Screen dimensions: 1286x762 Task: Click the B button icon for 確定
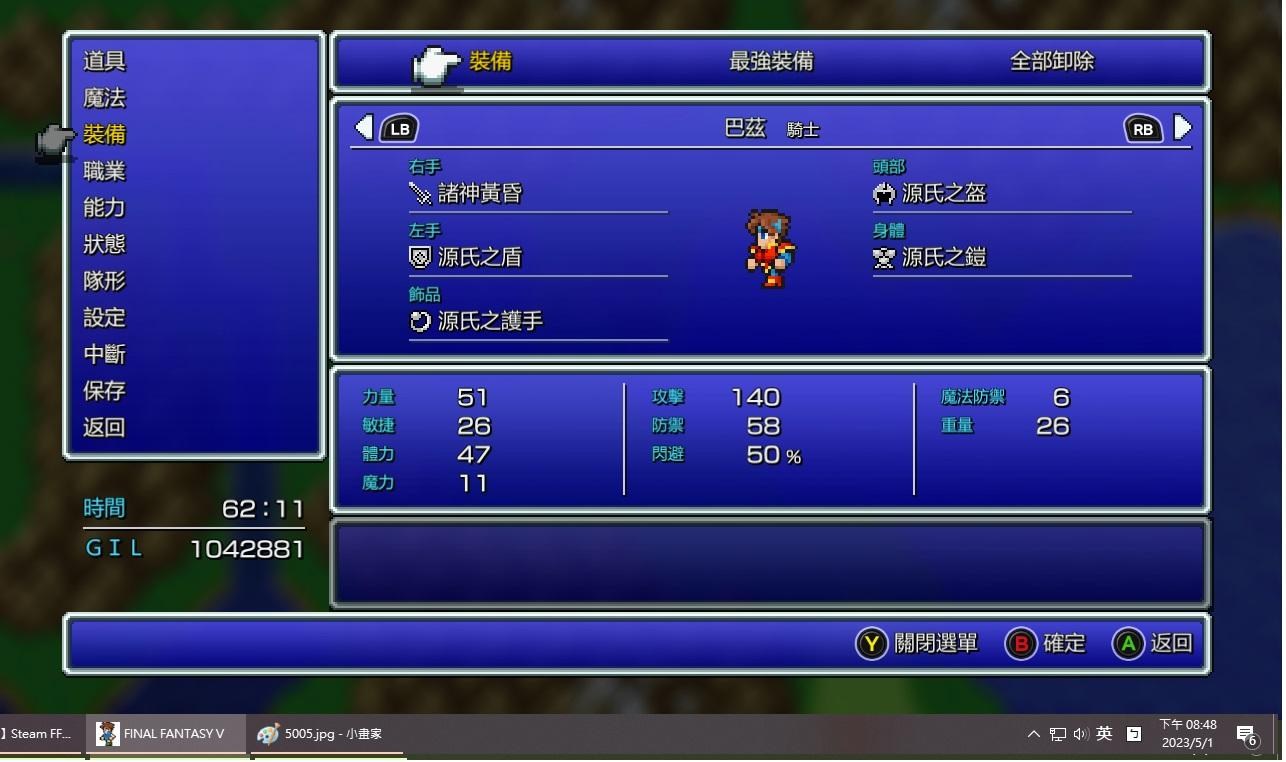[1019, 644]
